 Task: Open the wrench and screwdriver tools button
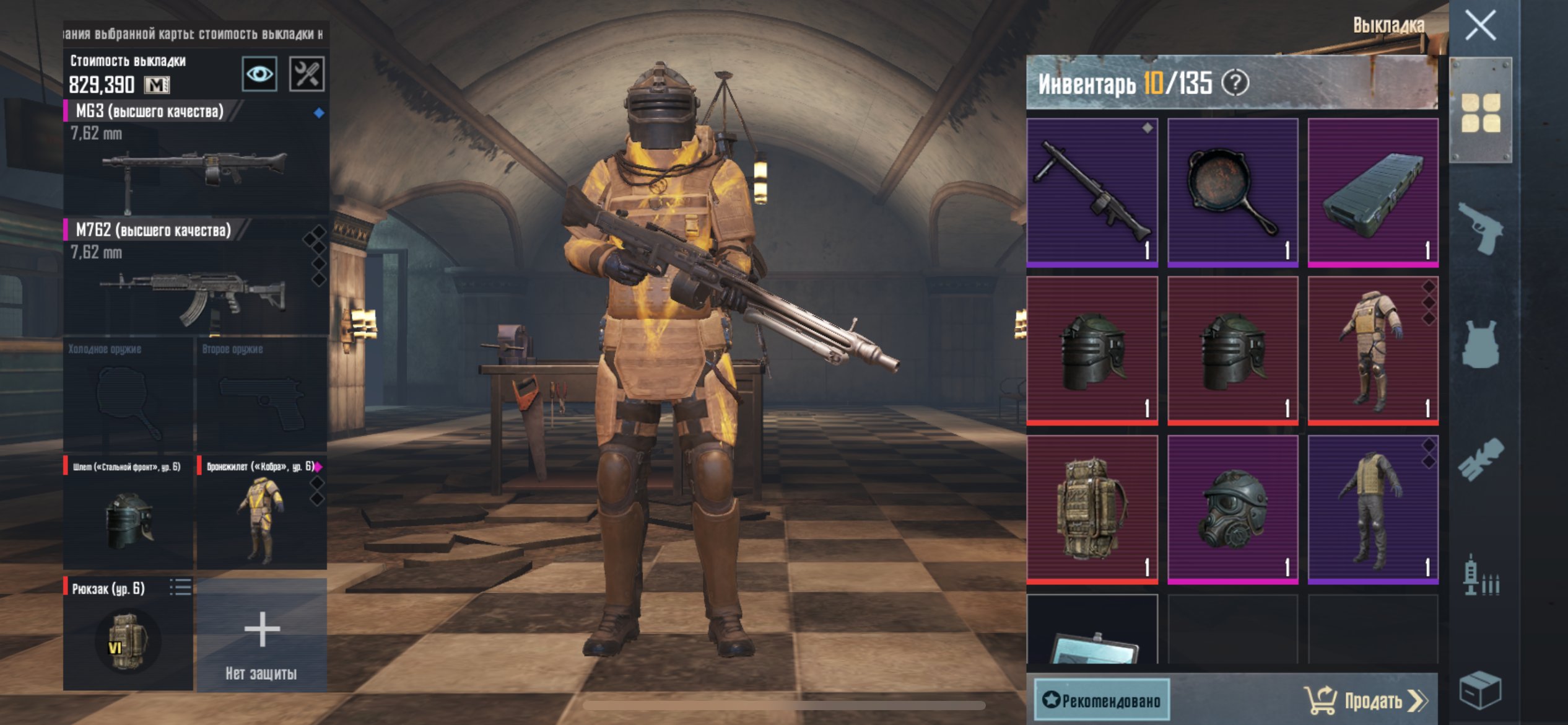point(307,74)
